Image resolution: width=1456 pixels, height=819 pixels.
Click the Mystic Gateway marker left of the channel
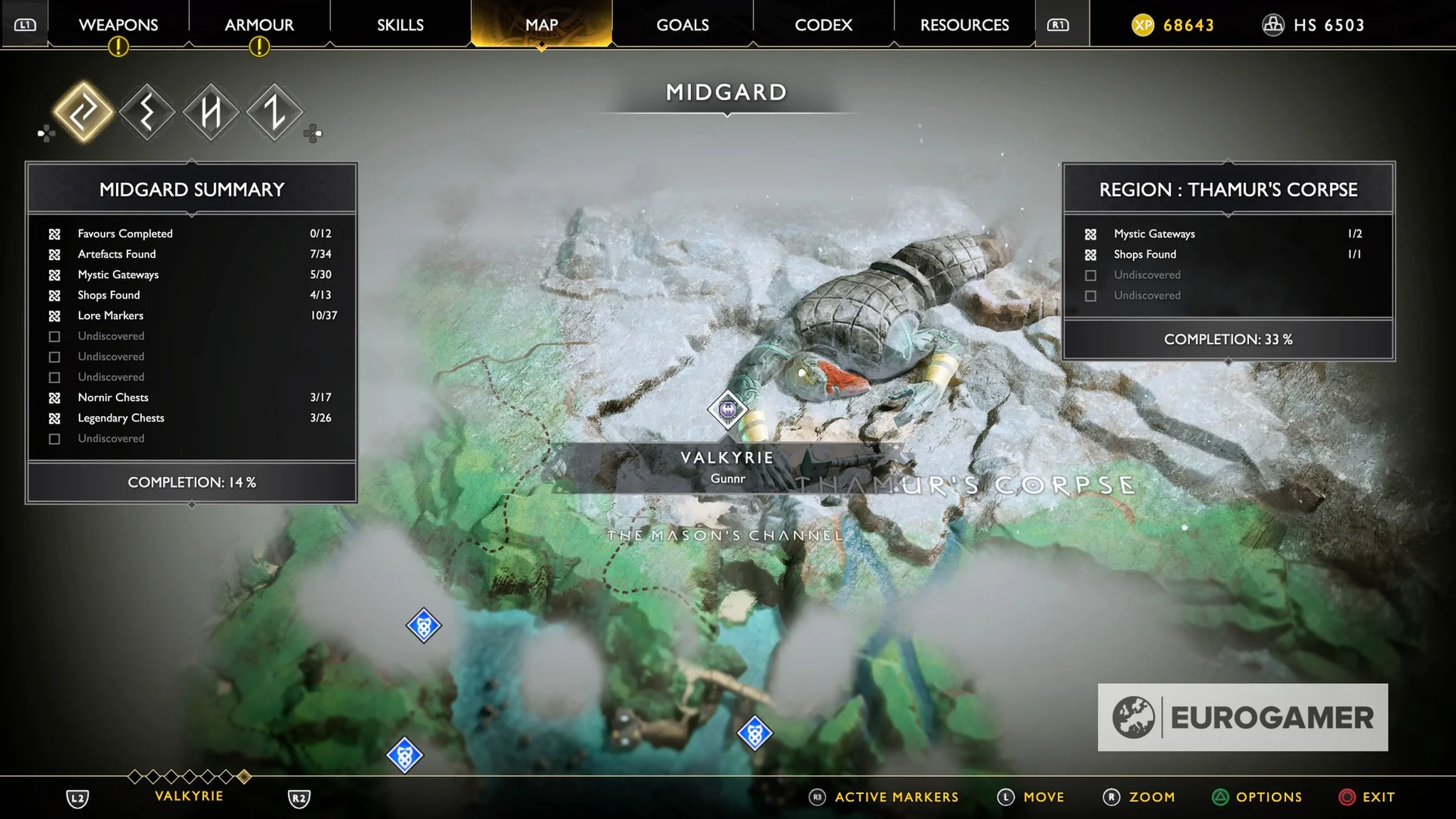click(x=424, y=626)
